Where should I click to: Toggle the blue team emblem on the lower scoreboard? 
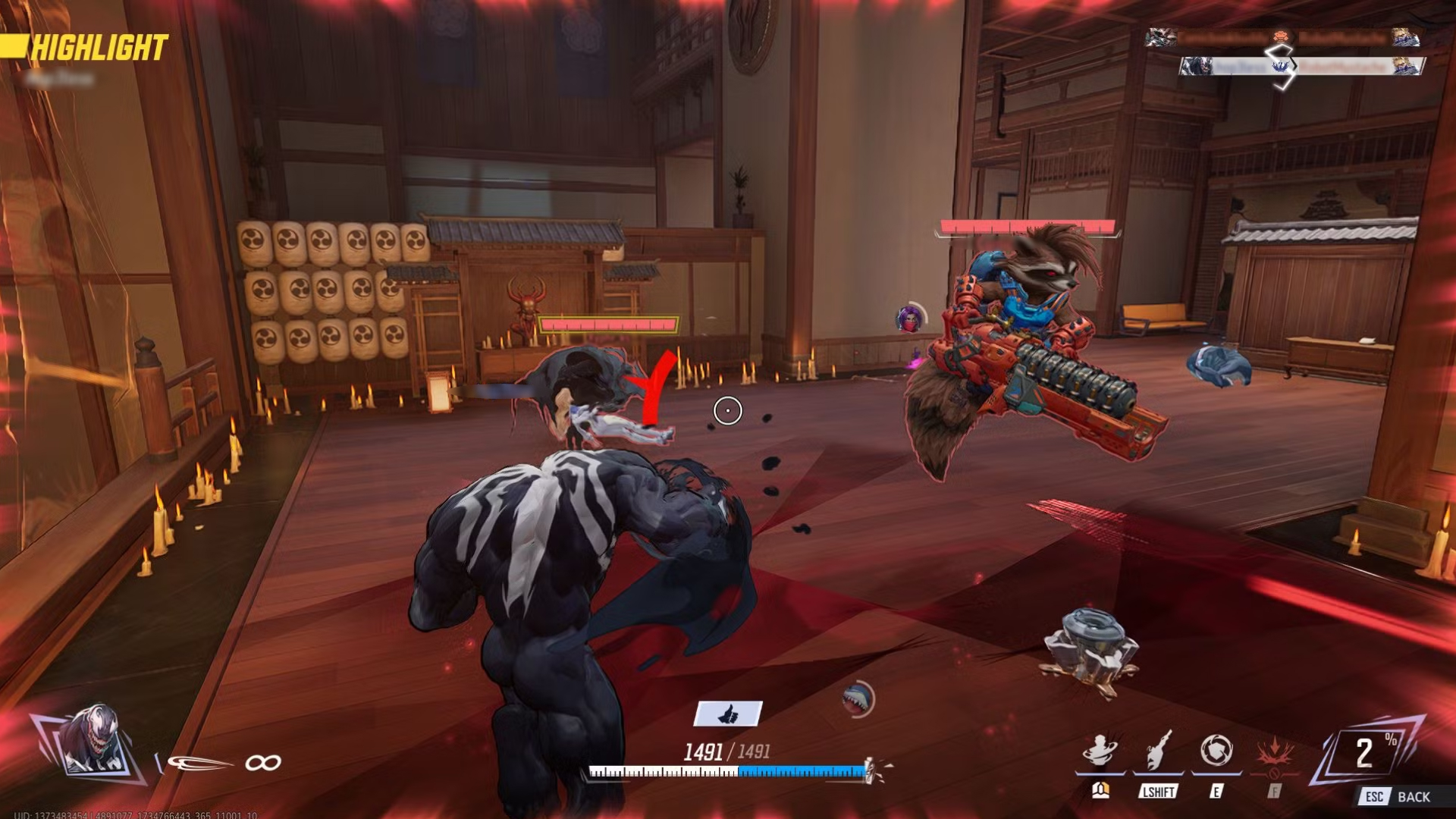[1282, 66]
